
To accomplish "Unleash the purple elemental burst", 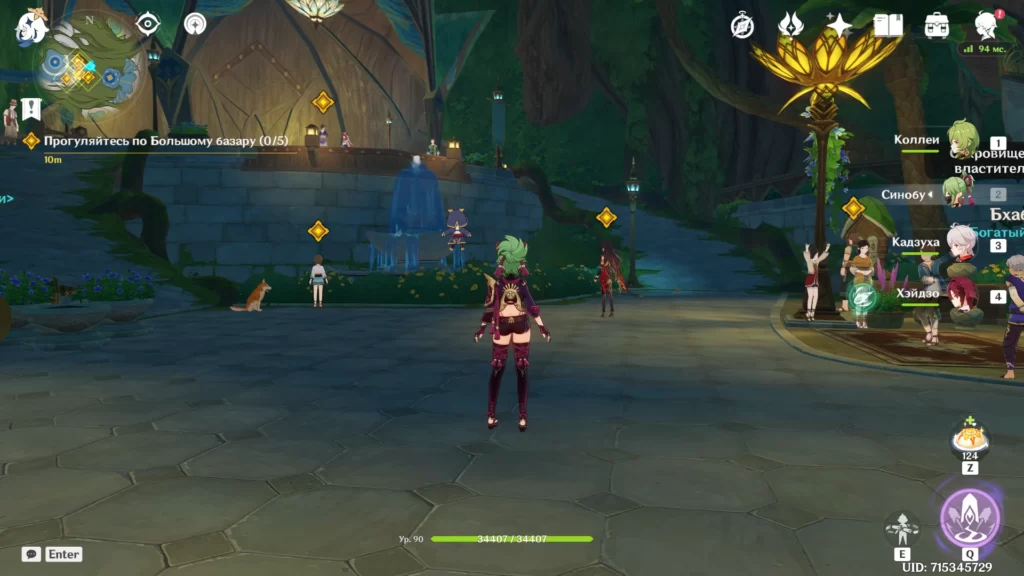I will [969, 516].
